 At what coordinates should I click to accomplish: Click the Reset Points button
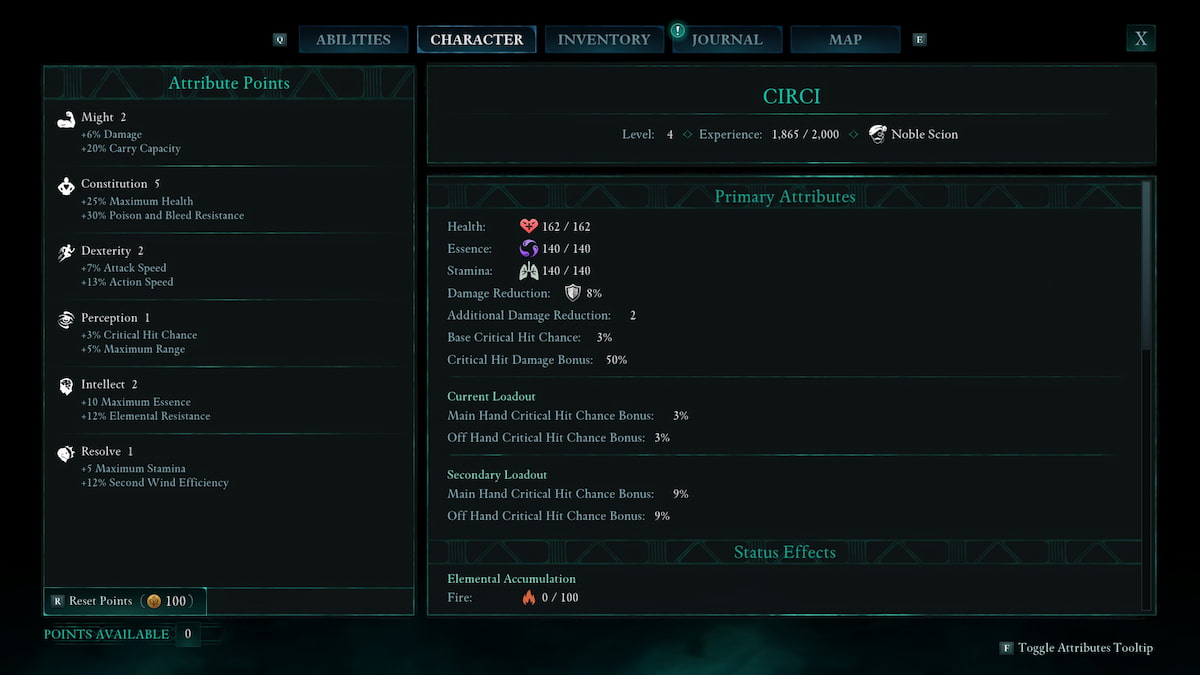click(x=125, y=601)
